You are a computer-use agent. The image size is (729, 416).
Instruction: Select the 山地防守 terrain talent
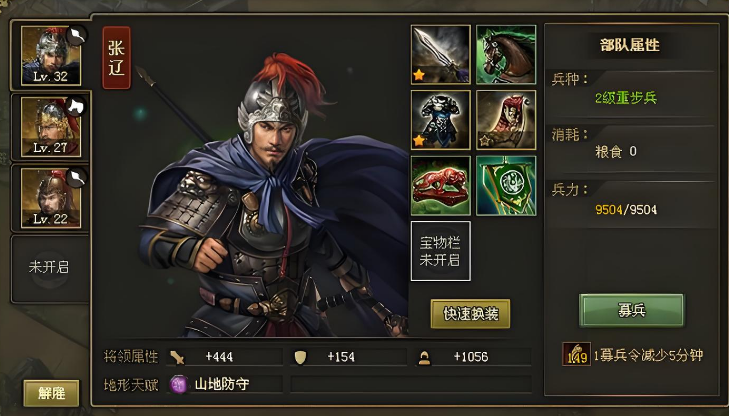[210, 383]
